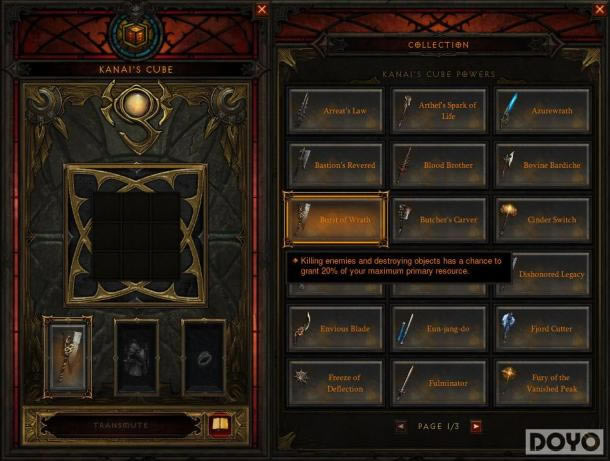Open the recipe book icon
This screenshot has height=461, width=610.
pyautogui.click(x=217, y=425)
